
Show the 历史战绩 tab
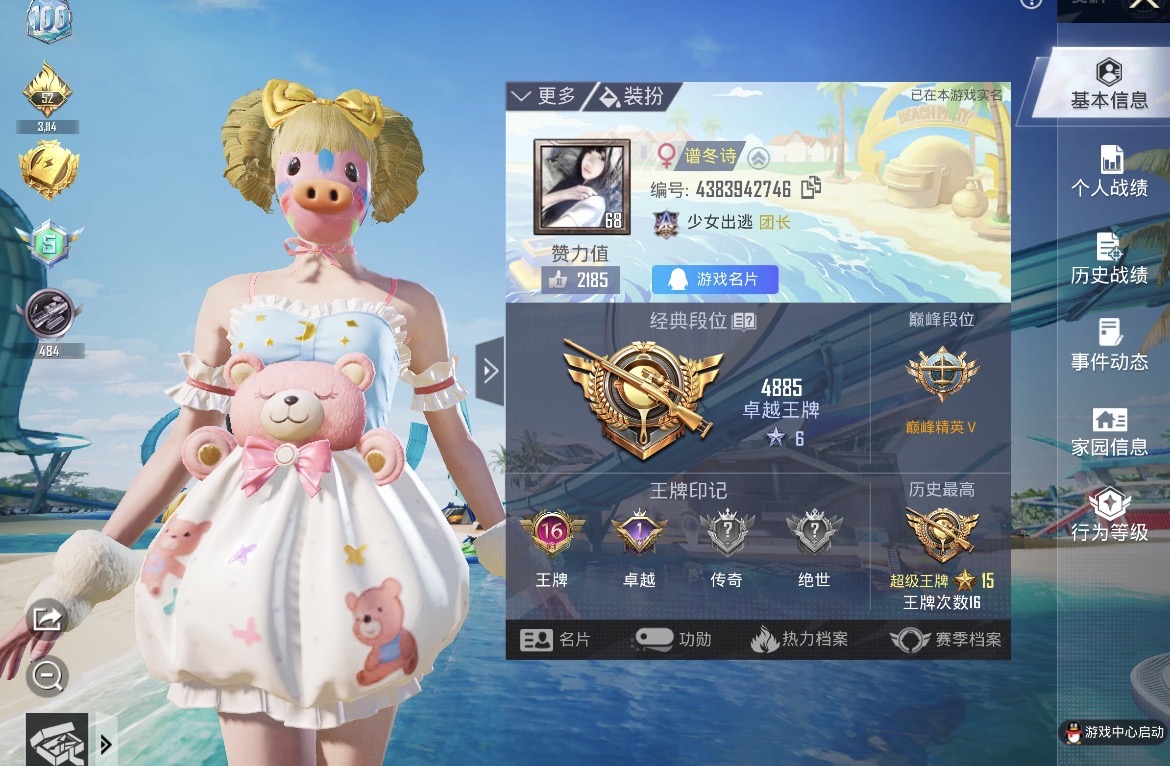tap(1109, 259)
